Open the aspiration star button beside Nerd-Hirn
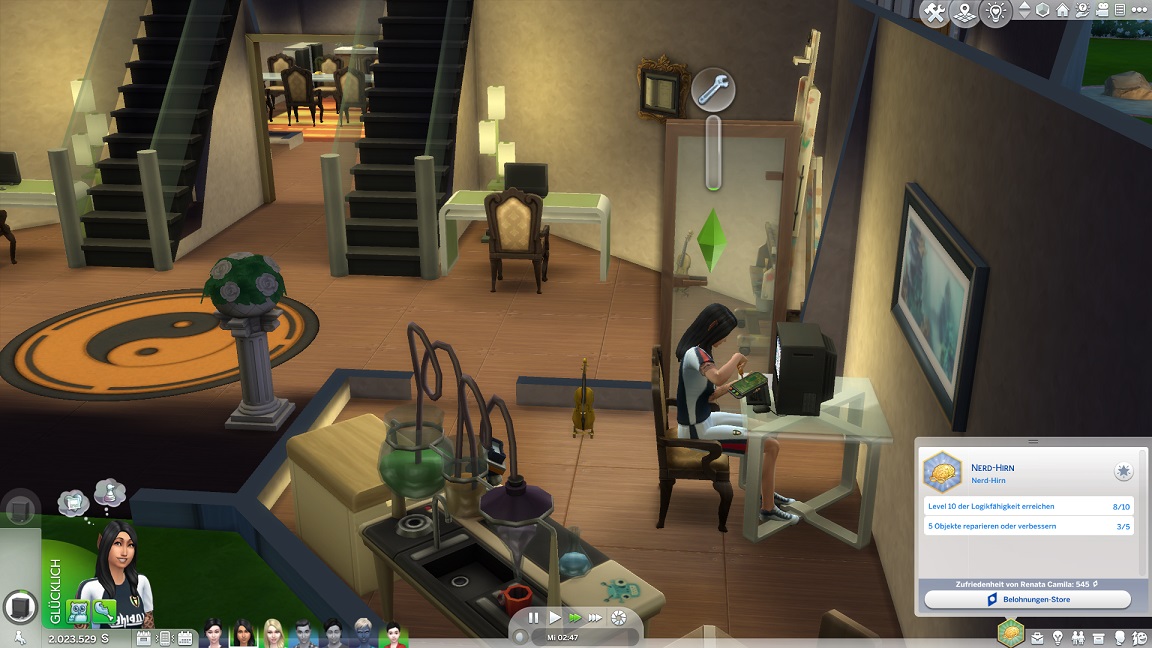The width and height of the screenshot is (1152, 648). click(x=1123, y=471)
